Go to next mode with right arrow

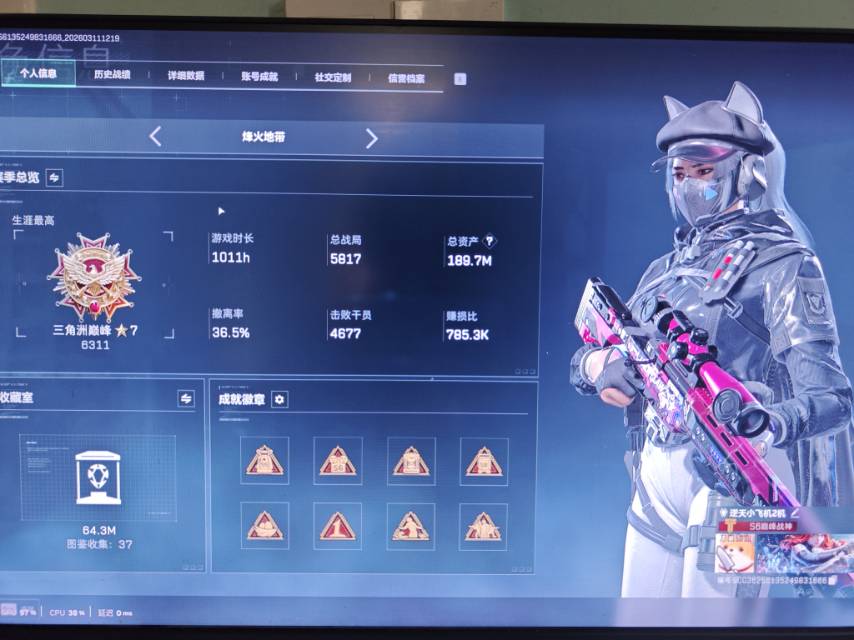pyautogui.click(x=371, y=138)
